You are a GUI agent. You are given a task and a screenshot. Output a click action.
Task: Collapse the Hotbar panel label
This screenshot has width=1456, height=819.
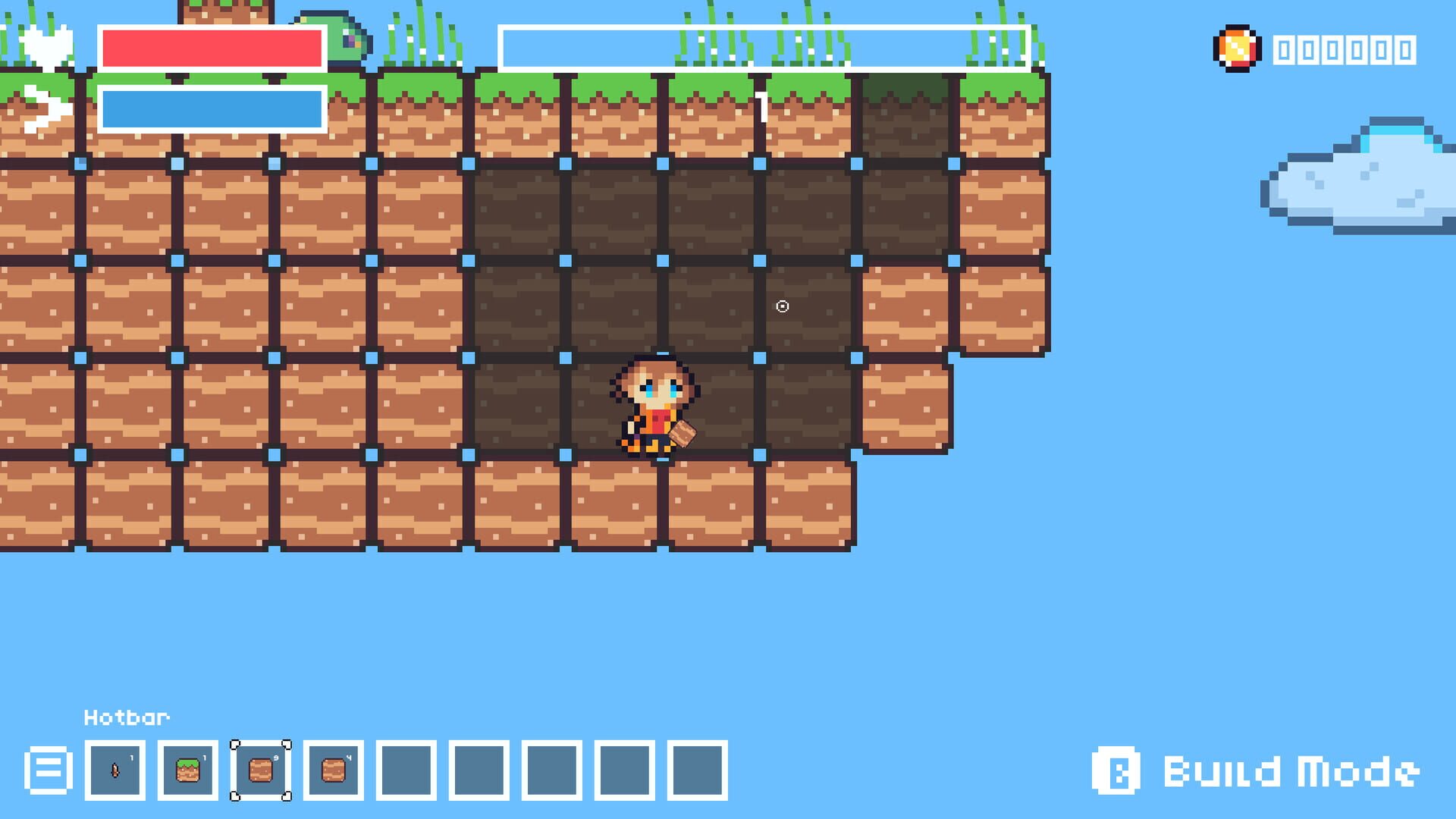pos(126,717)
